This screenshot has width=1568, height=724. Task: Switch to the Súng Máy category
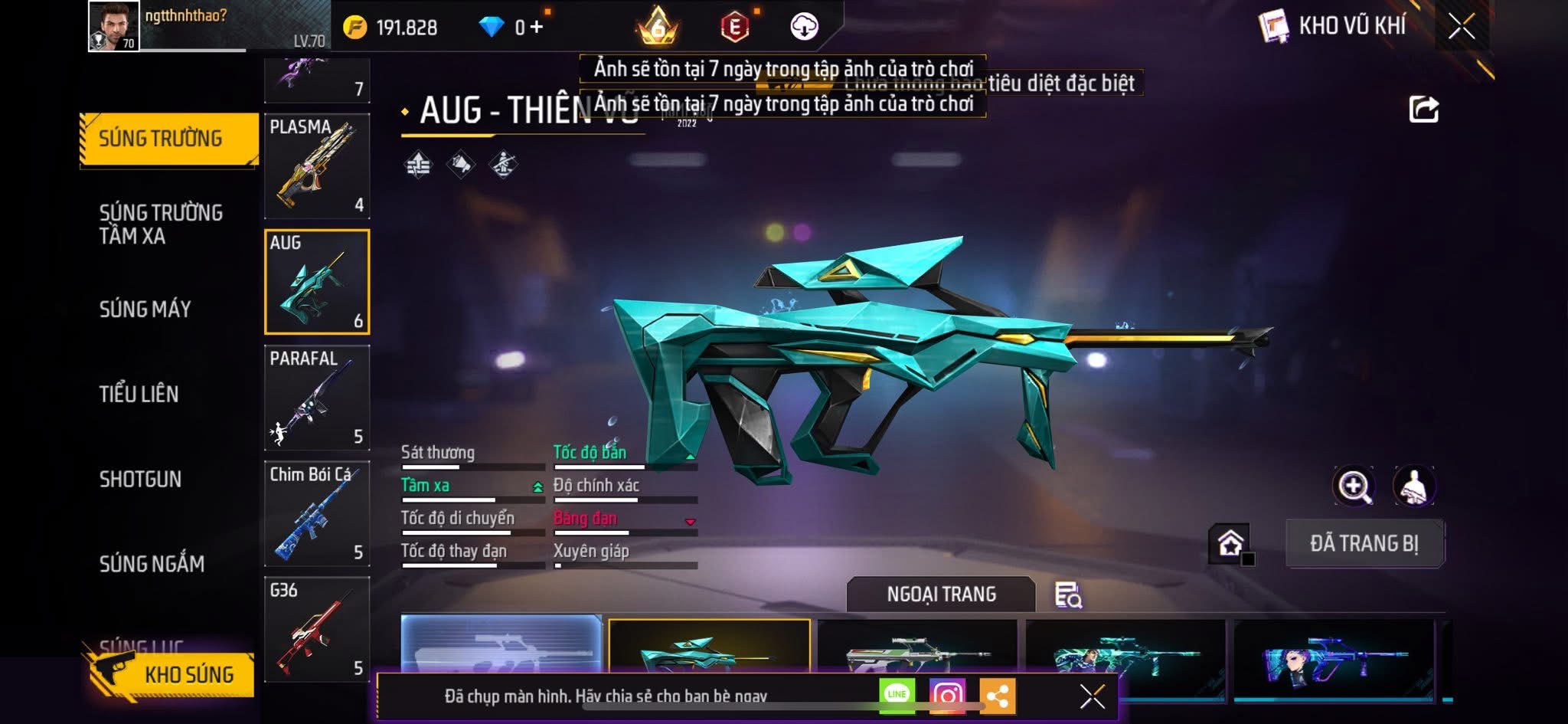(x=145, y=309)
